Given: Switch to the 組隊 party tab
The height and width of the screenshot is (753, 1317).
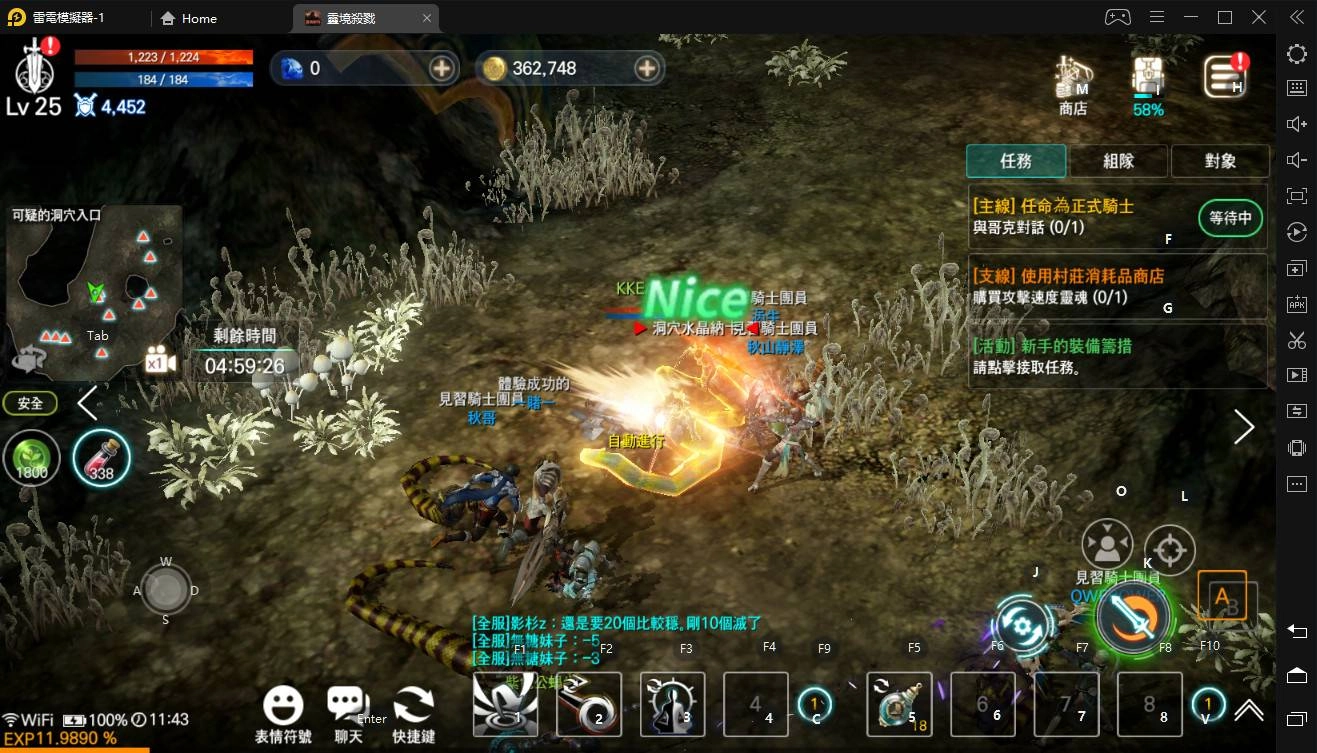Looking at the screenshot, I should (1118, 161).
